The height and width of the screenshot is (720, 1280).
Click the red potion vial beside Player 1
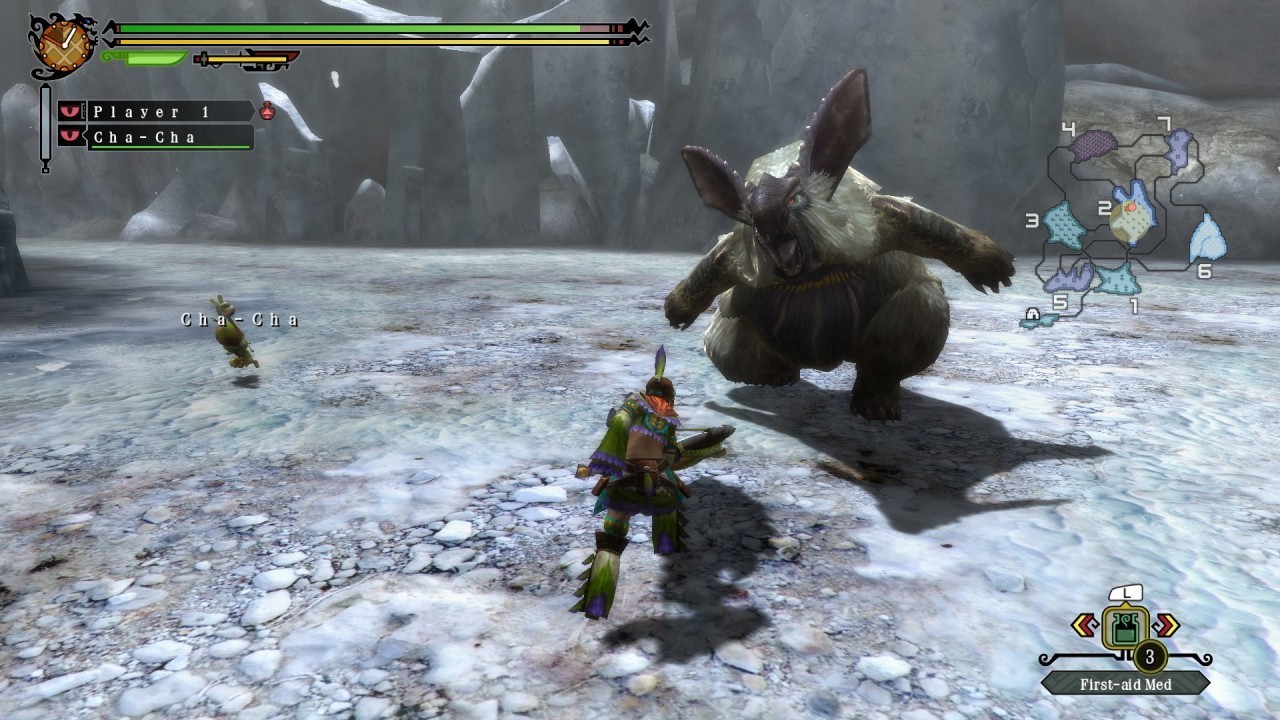(x=265, y=112)
